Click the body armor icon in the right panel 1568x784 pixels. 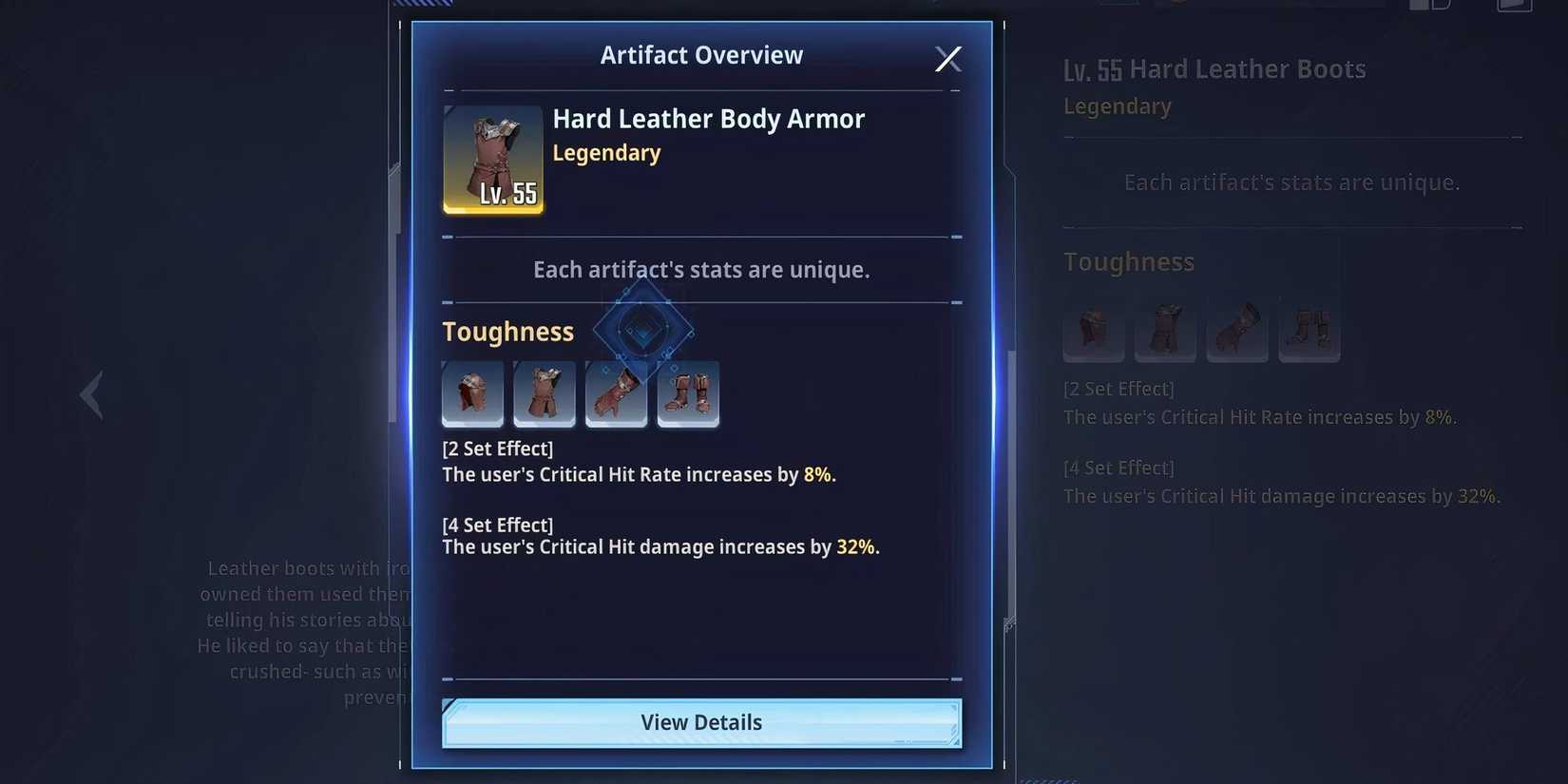click(x=1165, y=332)
